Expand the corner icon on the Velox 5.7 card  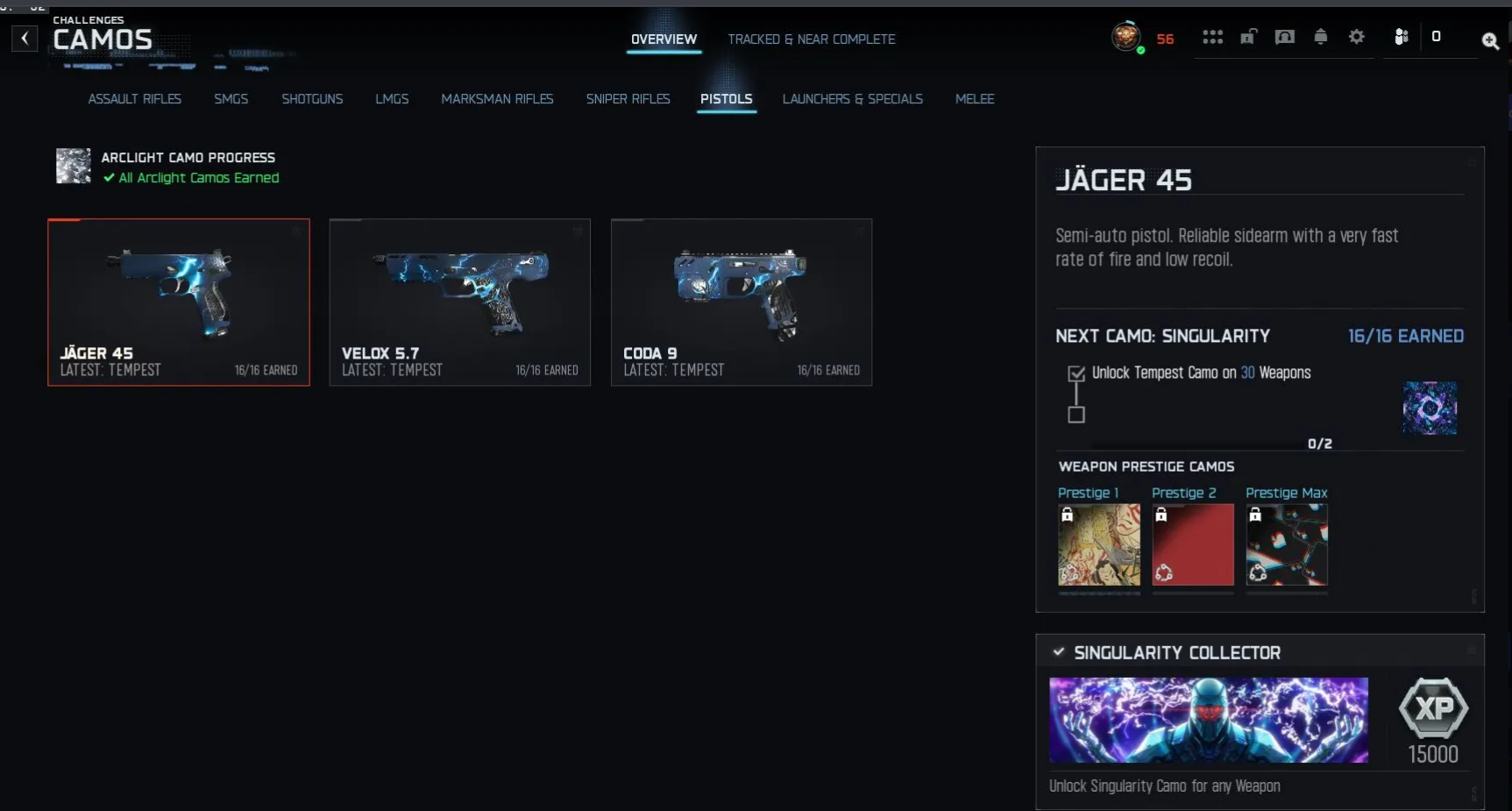[x=578, y=232]
